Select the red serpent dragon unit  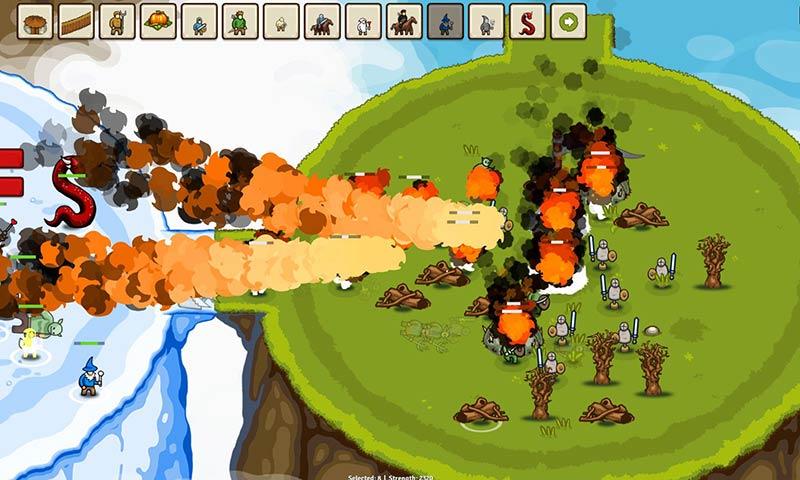click(x=527, y=21)
